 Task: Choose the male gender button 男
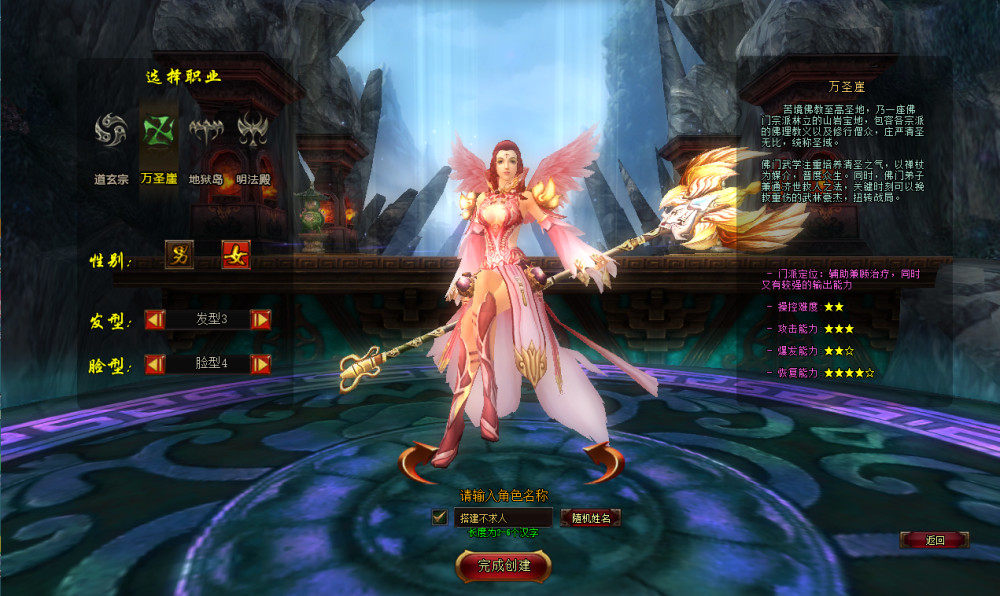180,255
